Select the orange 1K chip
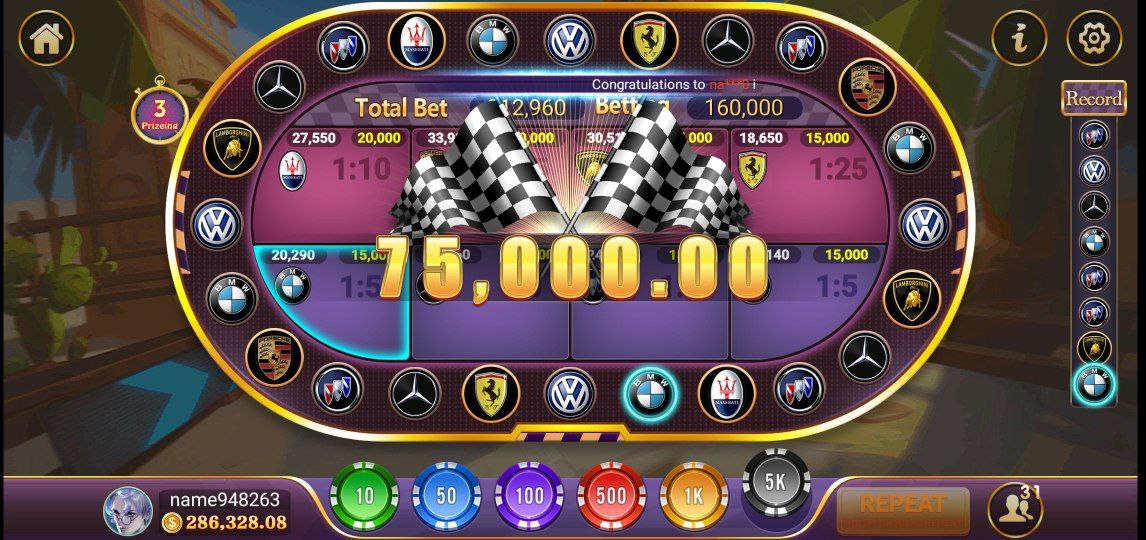 pyautogui.click(x=693, y=495)
